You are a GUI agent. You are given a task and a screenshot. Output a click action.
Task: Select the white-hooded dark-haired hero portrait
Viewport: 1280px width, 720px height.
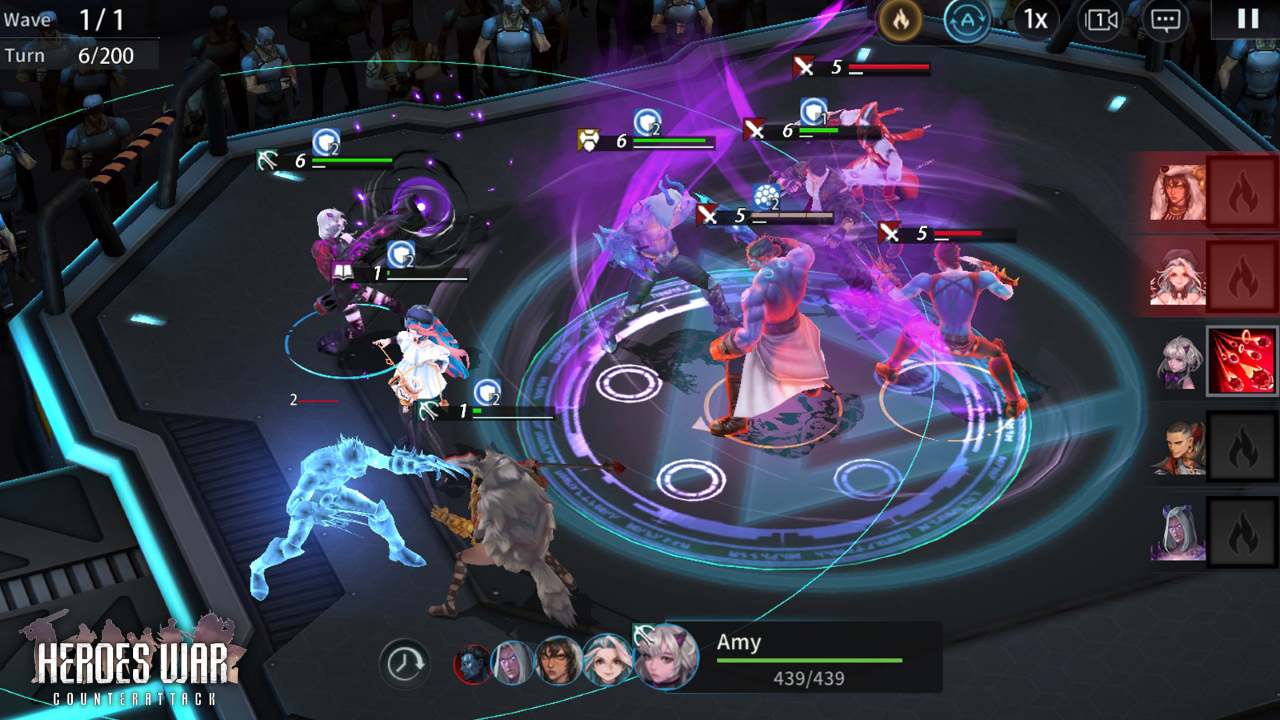[1178, 192]
